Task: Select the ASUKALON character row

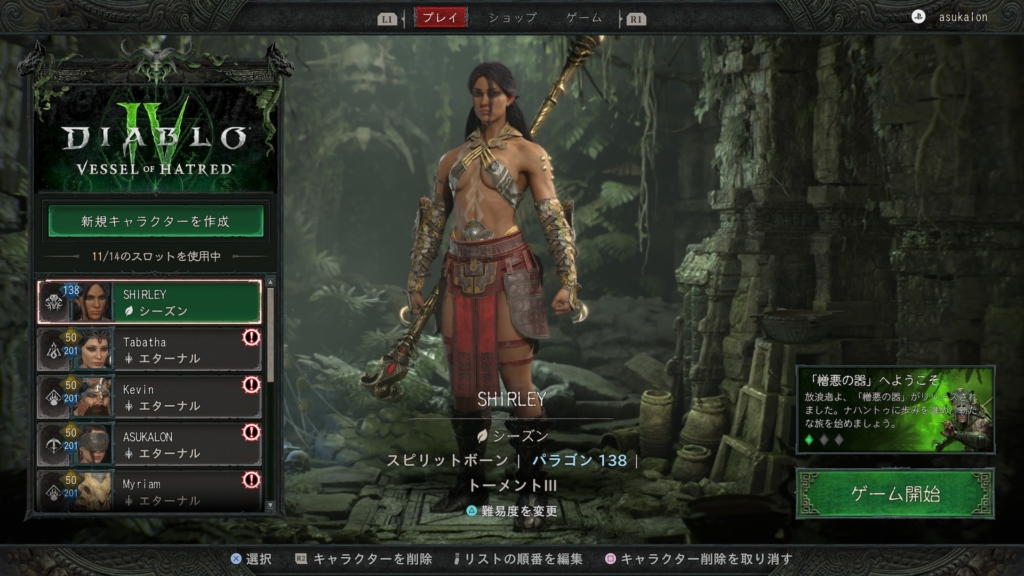Action: tap(150, 444)
